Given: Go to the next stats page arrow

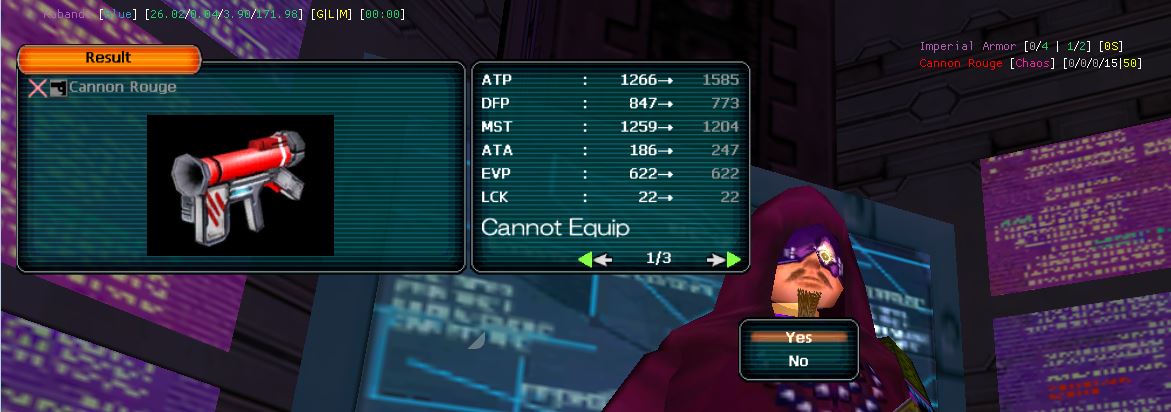Looking at the screenshot, I should point(725,259).
